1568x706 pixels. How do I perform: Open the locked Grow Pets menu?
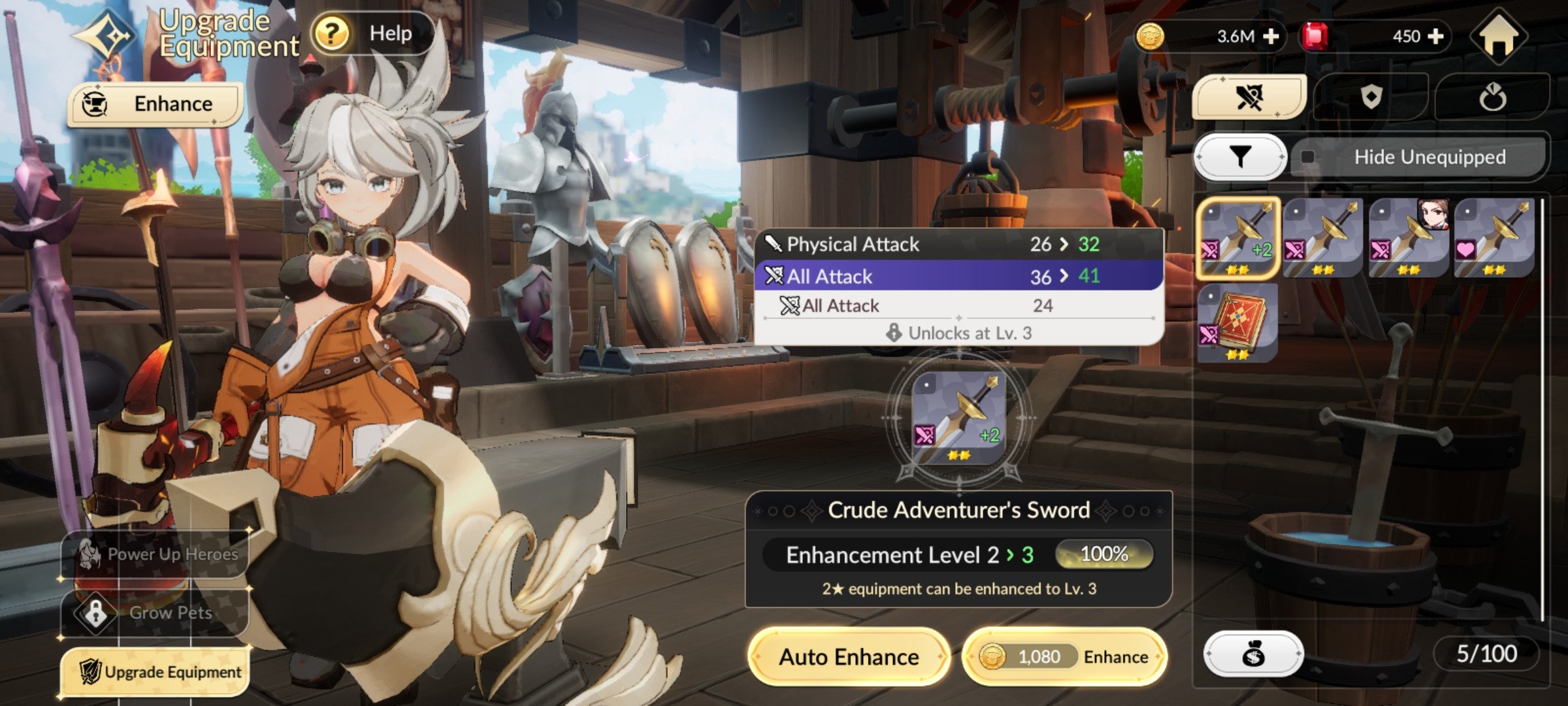155,613
